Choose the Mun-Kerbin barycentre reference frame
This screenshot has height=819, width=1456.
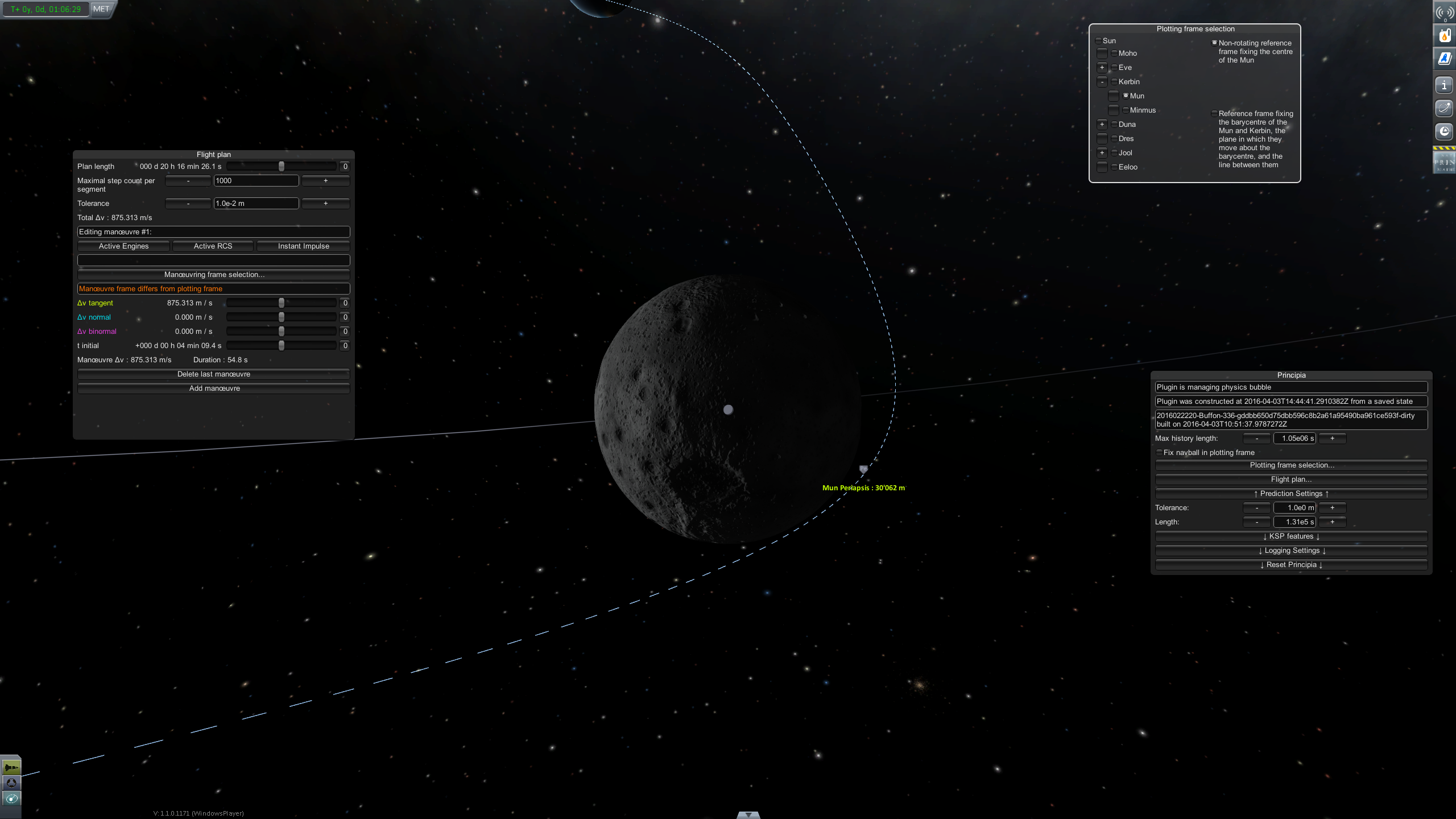click(x=1214, y=114)
